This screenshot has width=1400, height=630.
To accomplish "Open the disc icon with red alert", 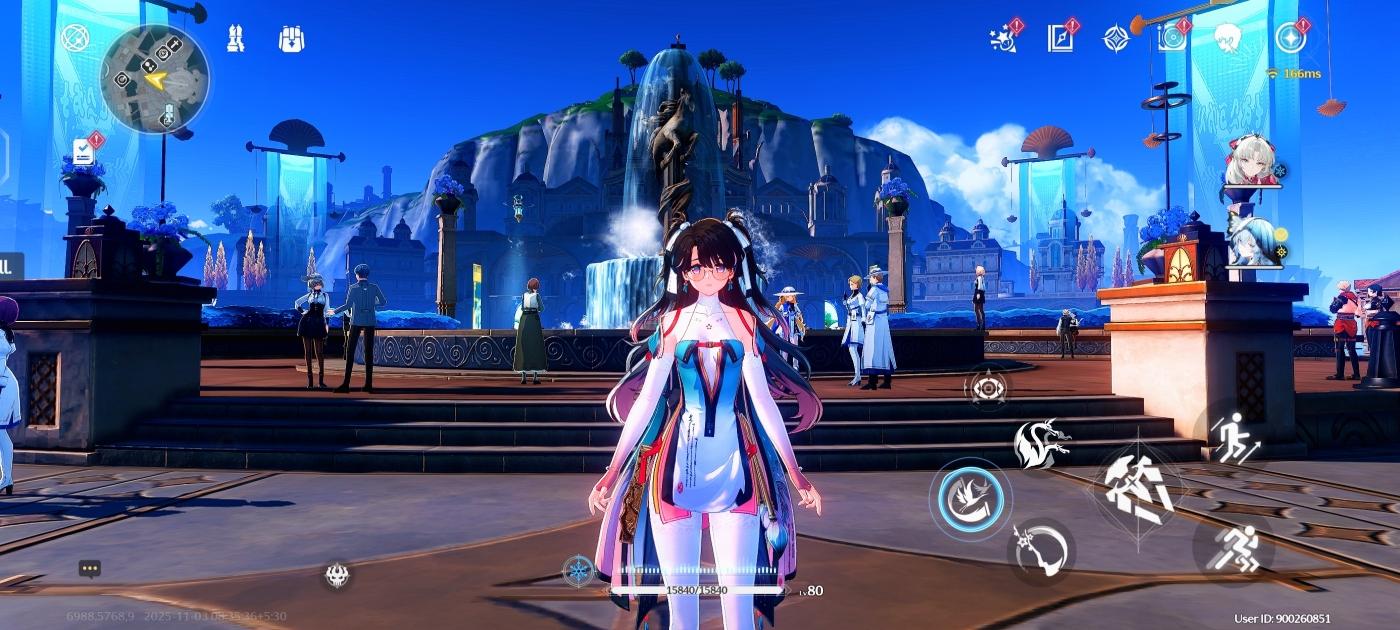I will [x=1172, y=38].
